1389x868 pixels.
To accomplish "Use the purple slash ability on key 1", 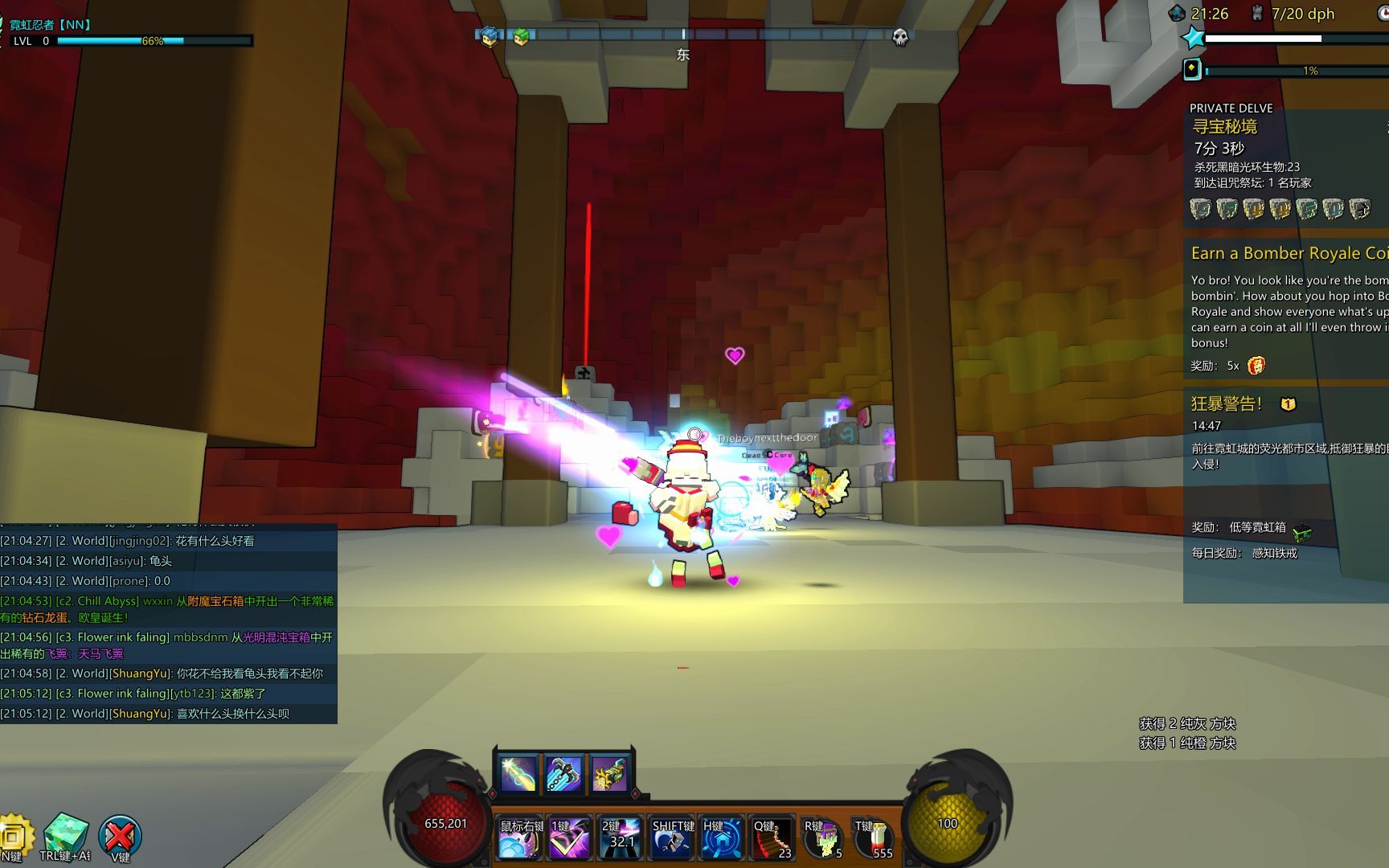I will pos(570,840).
